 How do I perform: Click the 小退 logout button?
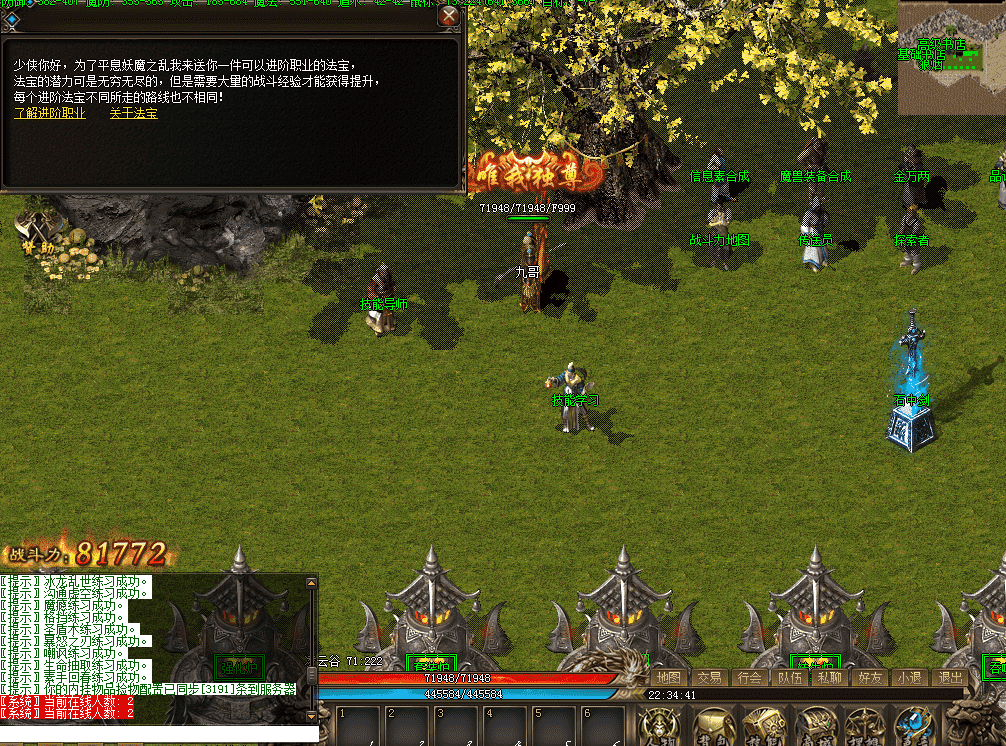click(909, 677)
